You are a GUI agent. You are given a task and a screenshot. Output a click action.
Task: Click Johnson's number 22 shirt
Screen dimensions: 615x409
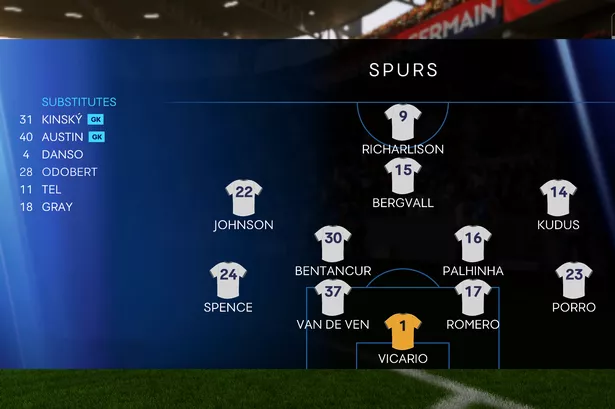[x=243, y=197]
